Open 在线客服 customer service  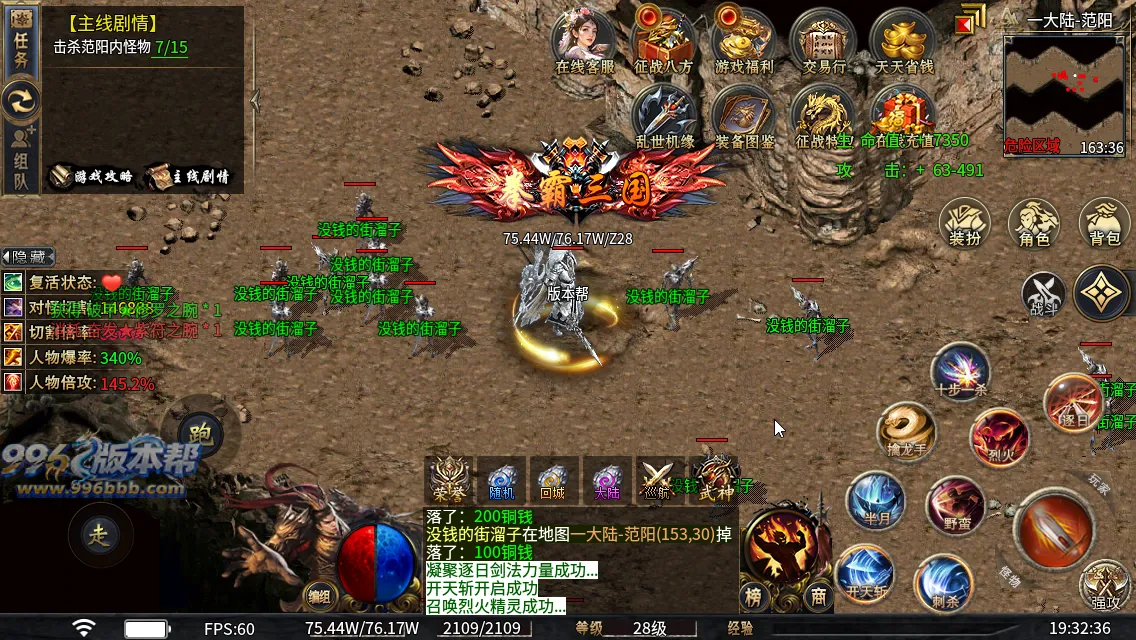pyautogui.click(x=585, y=41)
